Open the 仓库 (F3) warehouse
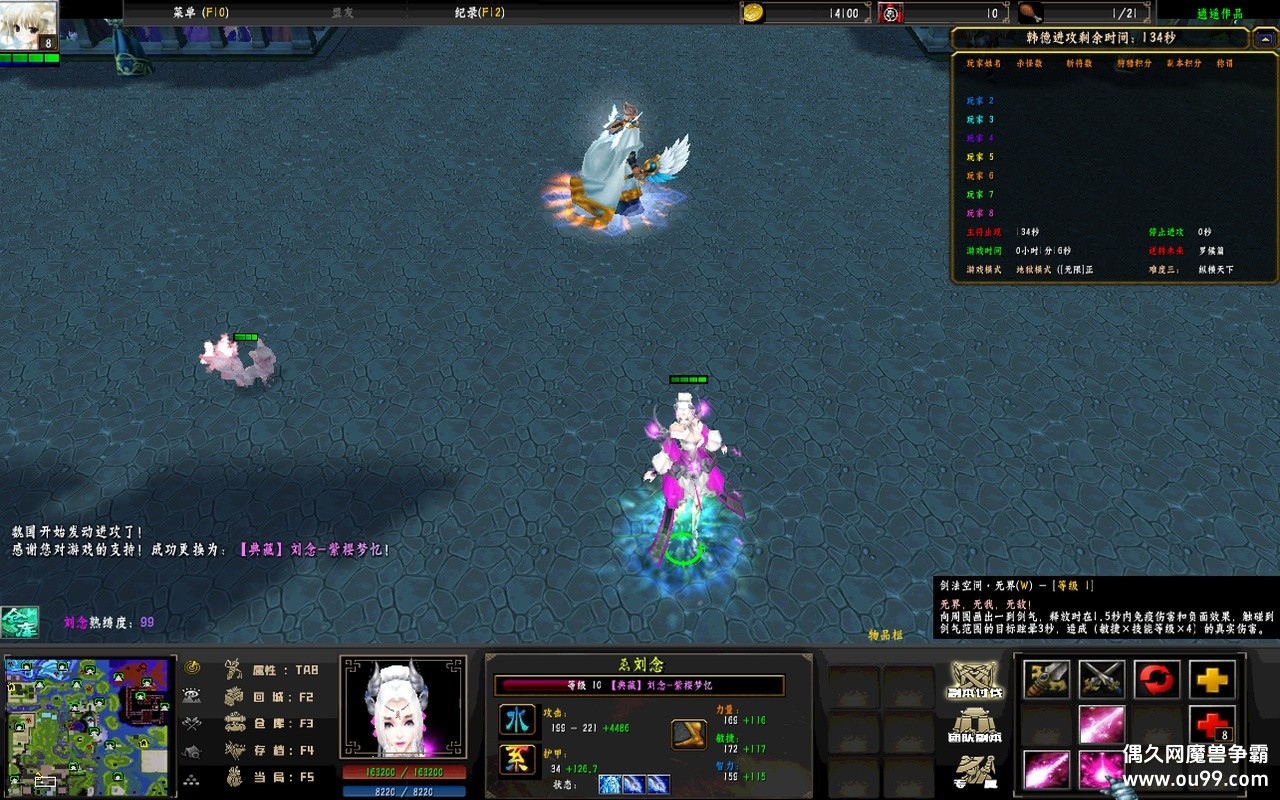 pos(272,723)
